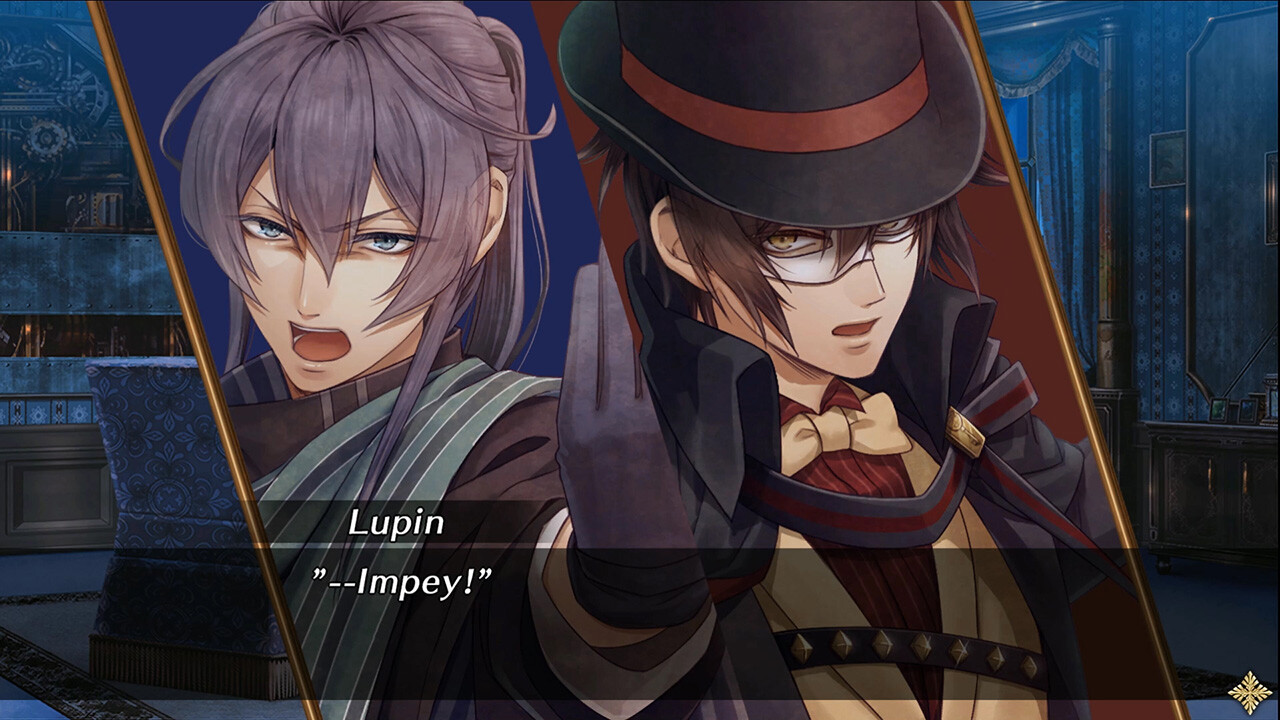Click the Lupin nameplate on dialogue box
The width and height of the screenshot is (1280, 720).
393,518
